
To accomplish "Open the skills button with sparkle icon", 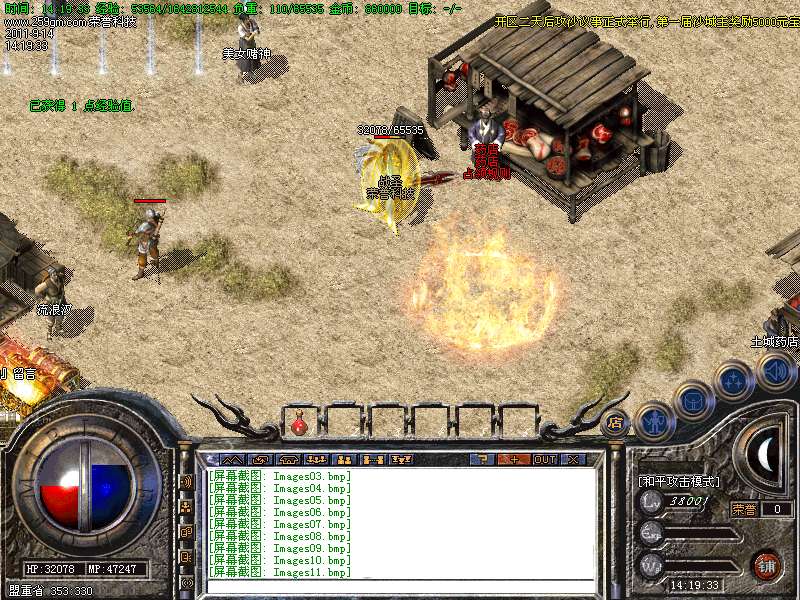I will (734, 381).
